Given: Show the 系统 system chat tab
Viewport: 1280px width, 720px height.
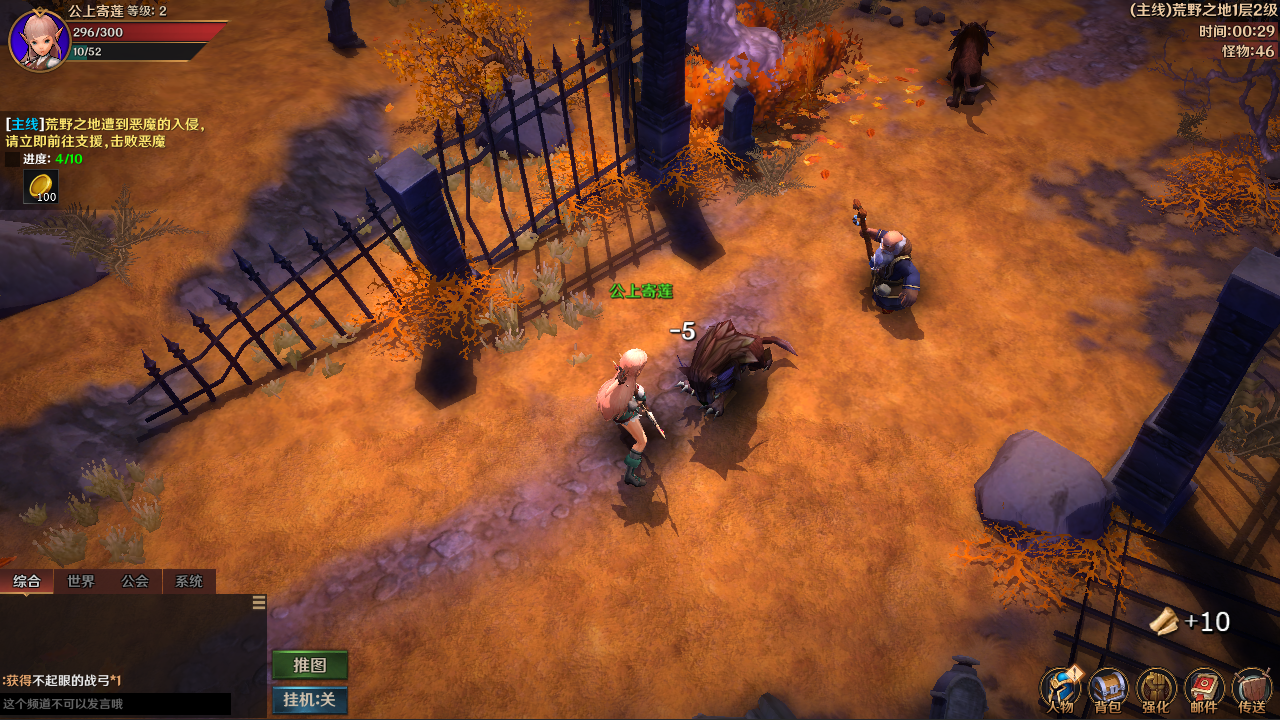Looking at the screenshot, I should coord(189,581).
